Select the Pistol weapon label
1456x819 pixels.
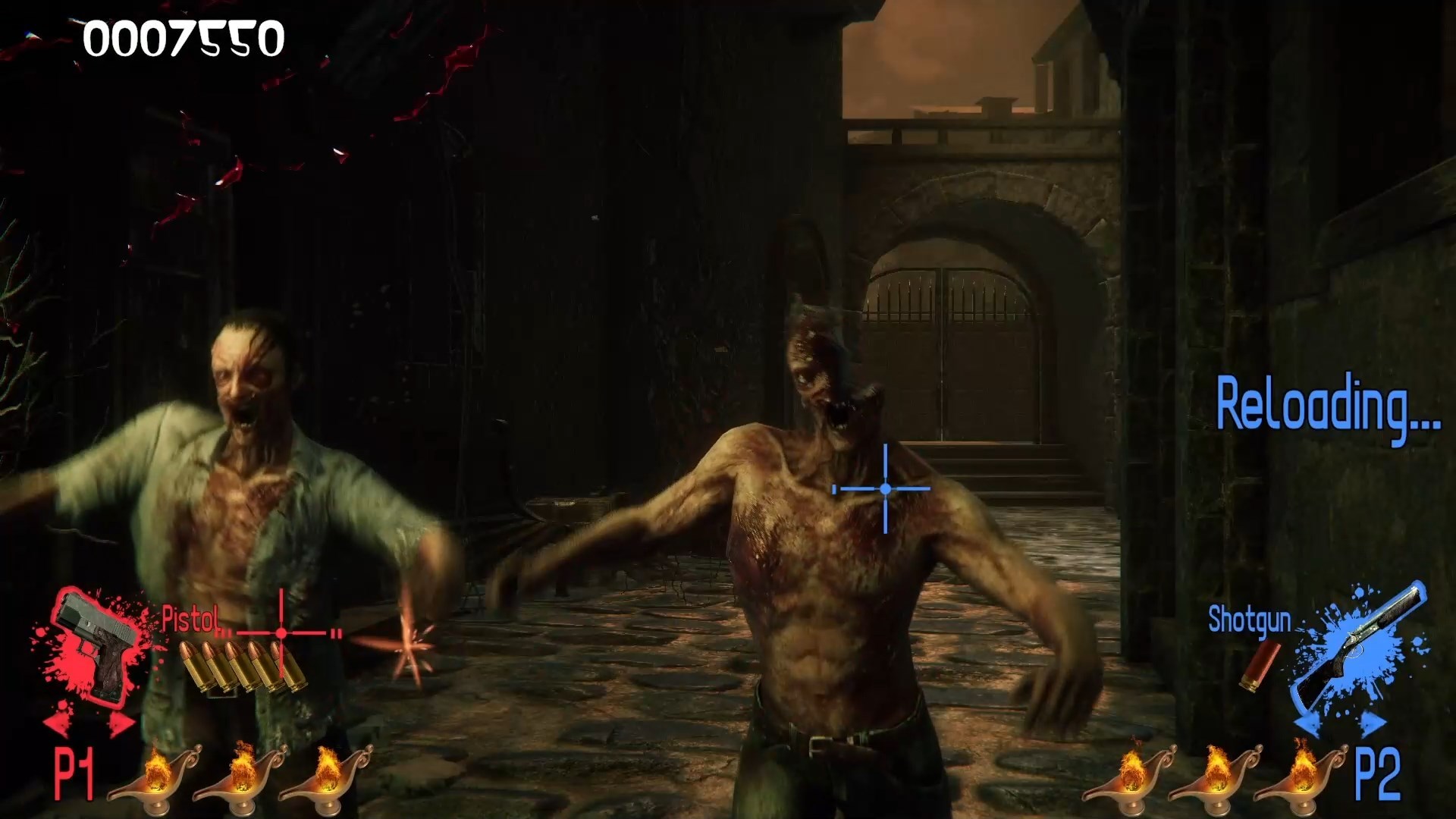188,619
